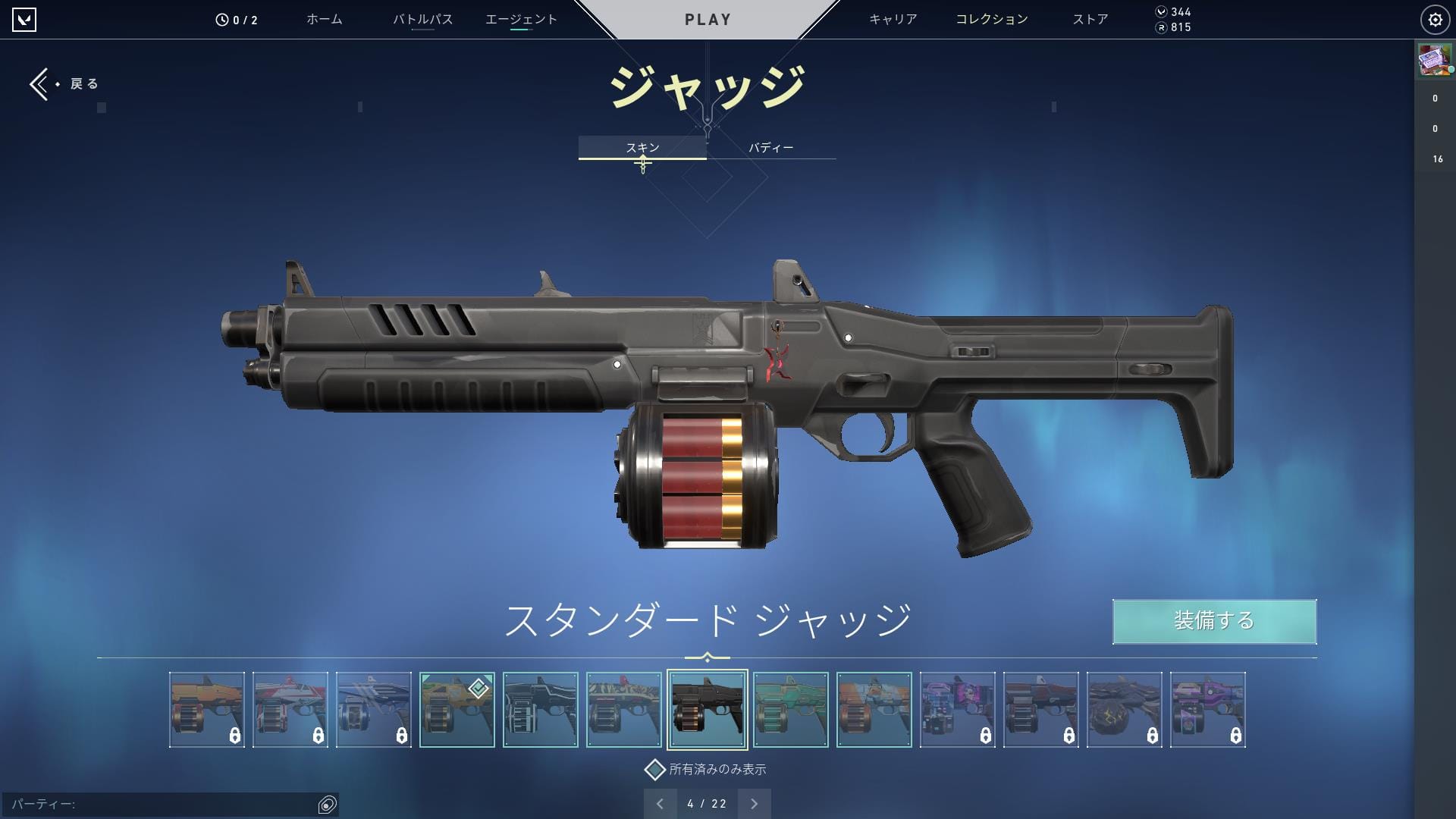Image resolution: width=1456 pixels, height=819 pixels.
Task: Click the back chevron next to 戻る
Action: 39,83
